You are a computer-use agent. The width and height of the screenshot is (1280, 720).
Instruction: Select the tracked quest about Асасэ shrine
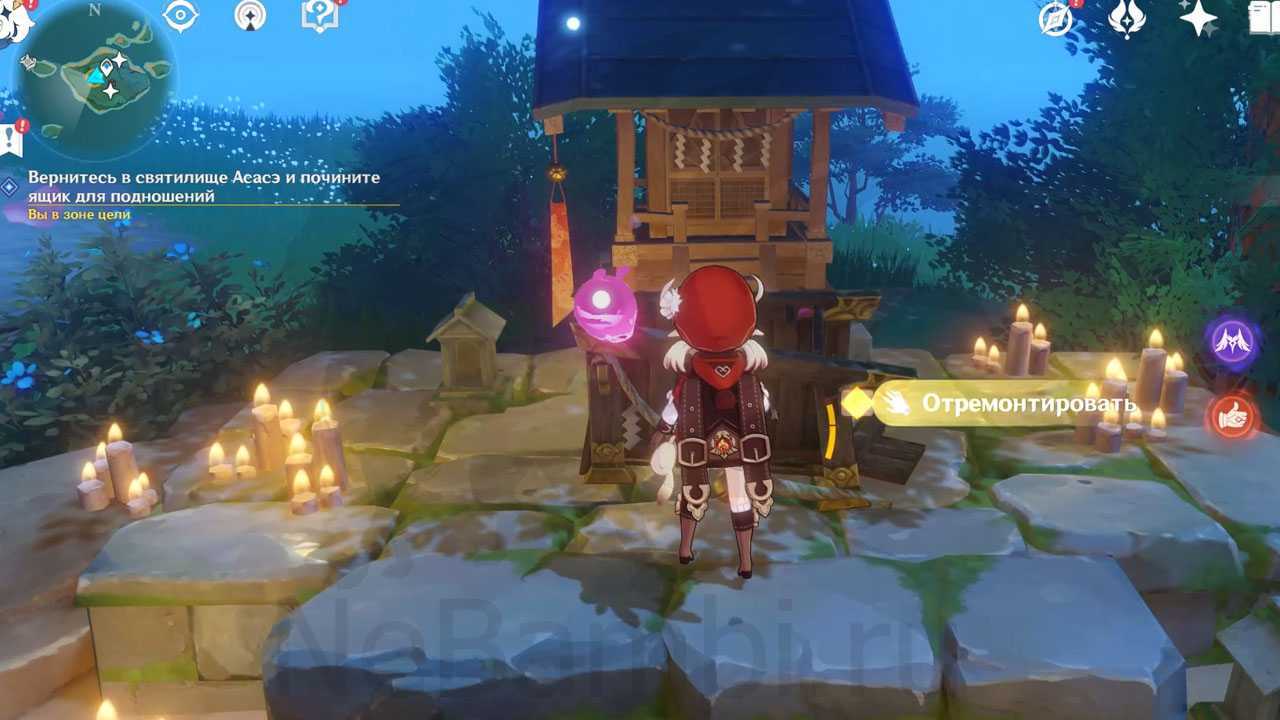coord(204,186)
